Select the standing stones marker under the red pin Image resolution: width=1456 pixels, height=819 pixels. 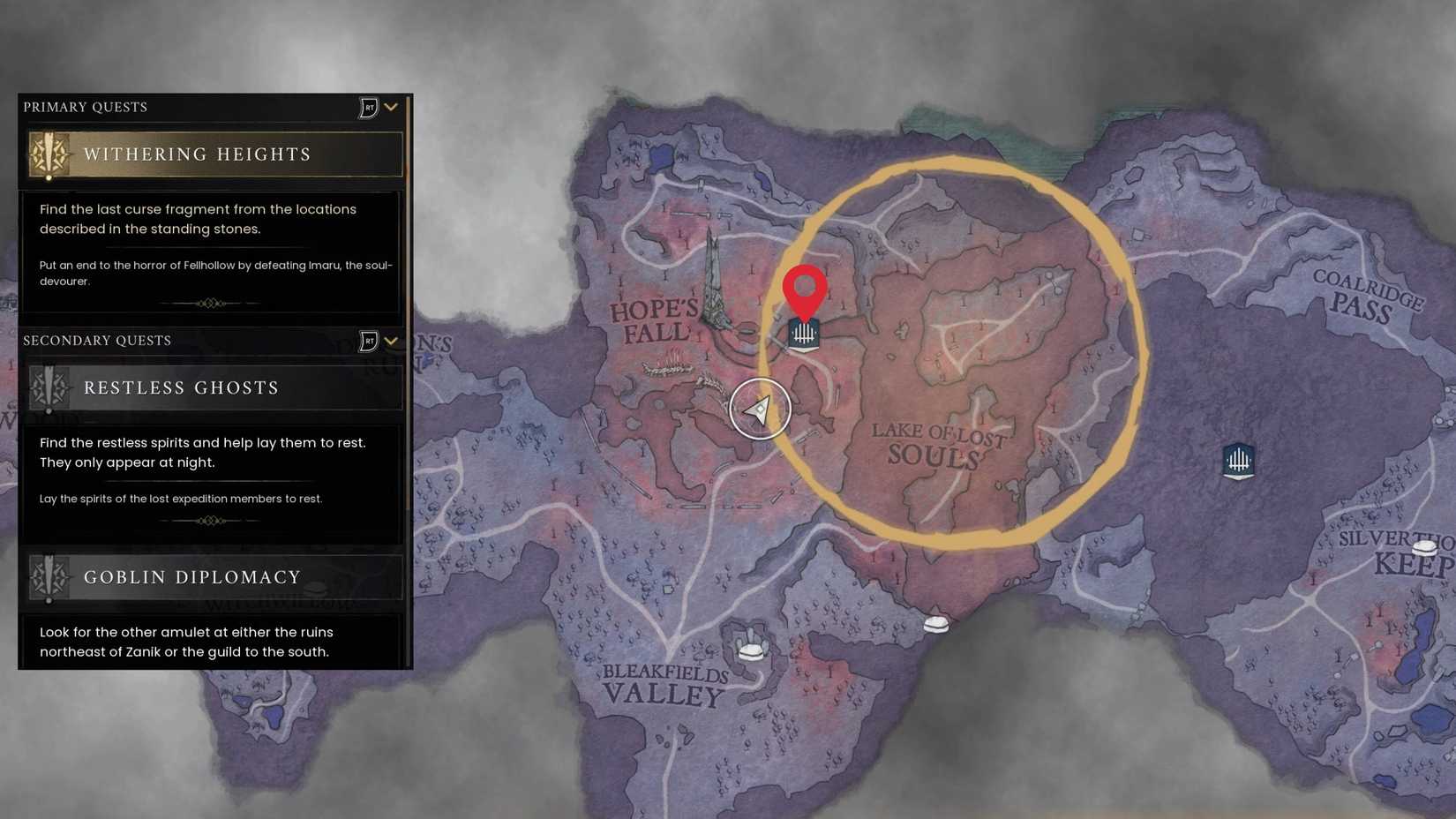pos(806,334)
